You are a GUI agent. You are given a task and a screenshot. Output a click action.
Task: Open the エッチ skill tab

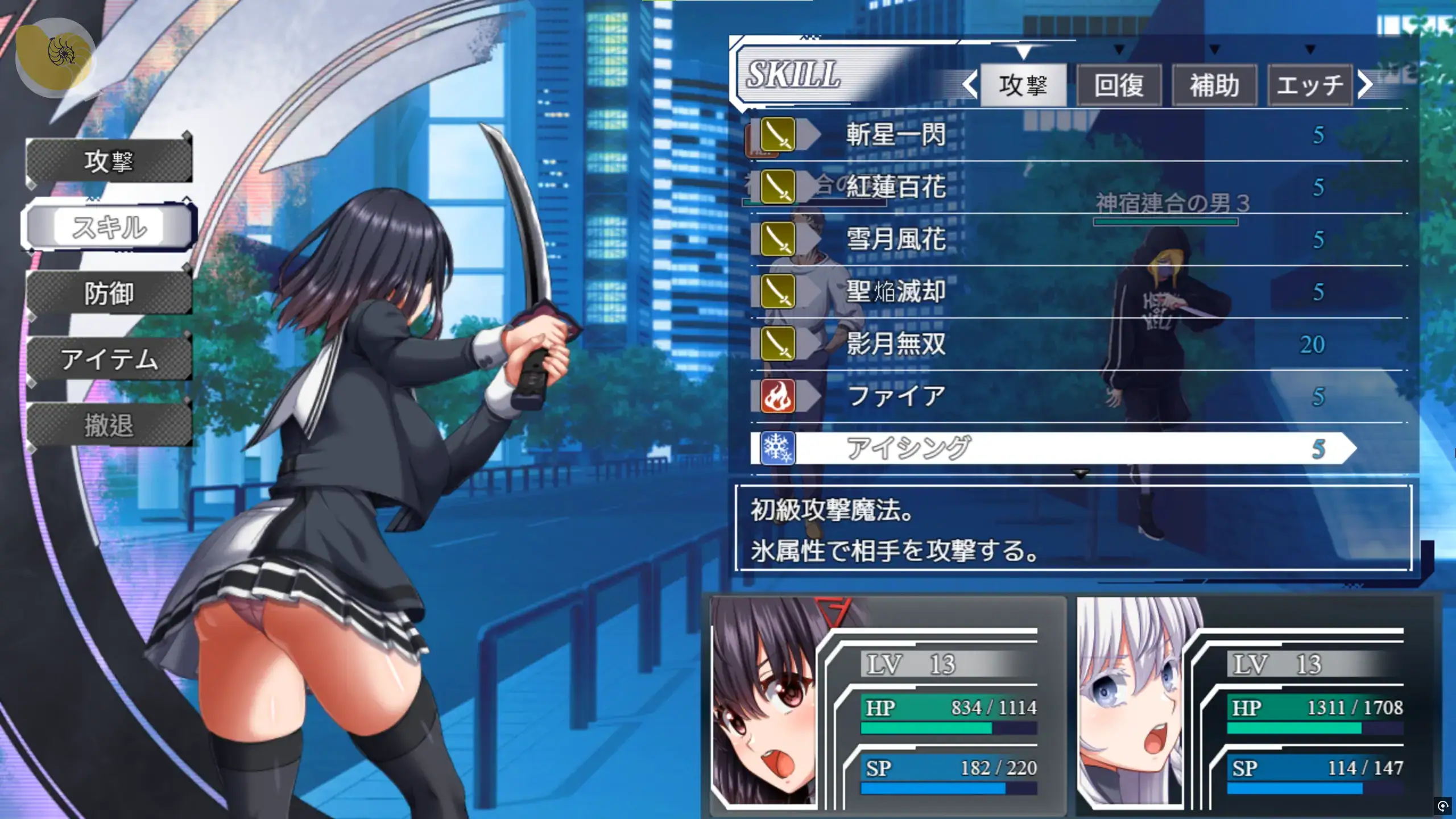coord(1310,85)
